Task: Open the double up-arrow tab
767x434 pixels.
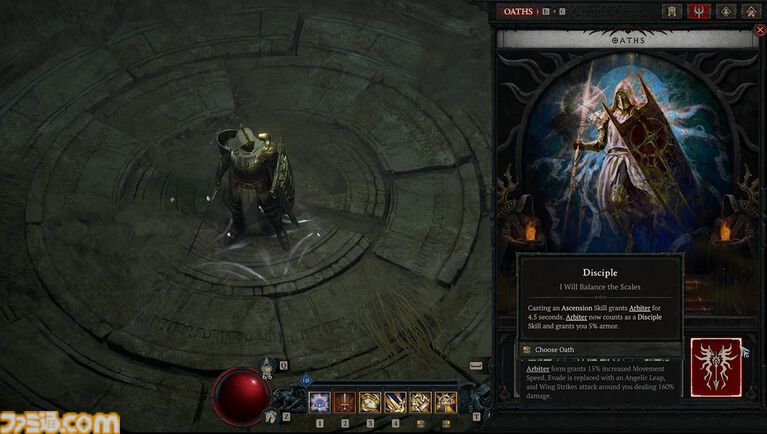Action: point(751,11)
